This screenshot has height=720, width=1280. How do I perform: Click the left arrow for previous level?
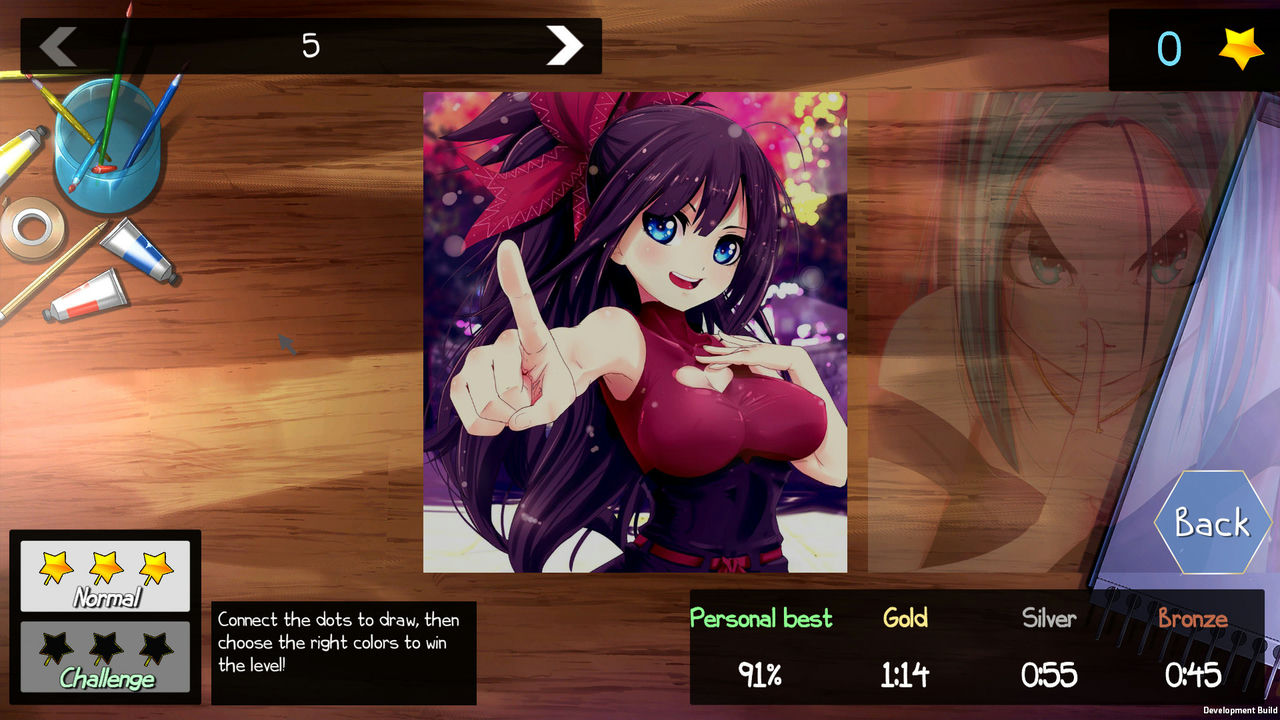coord(57,45)
